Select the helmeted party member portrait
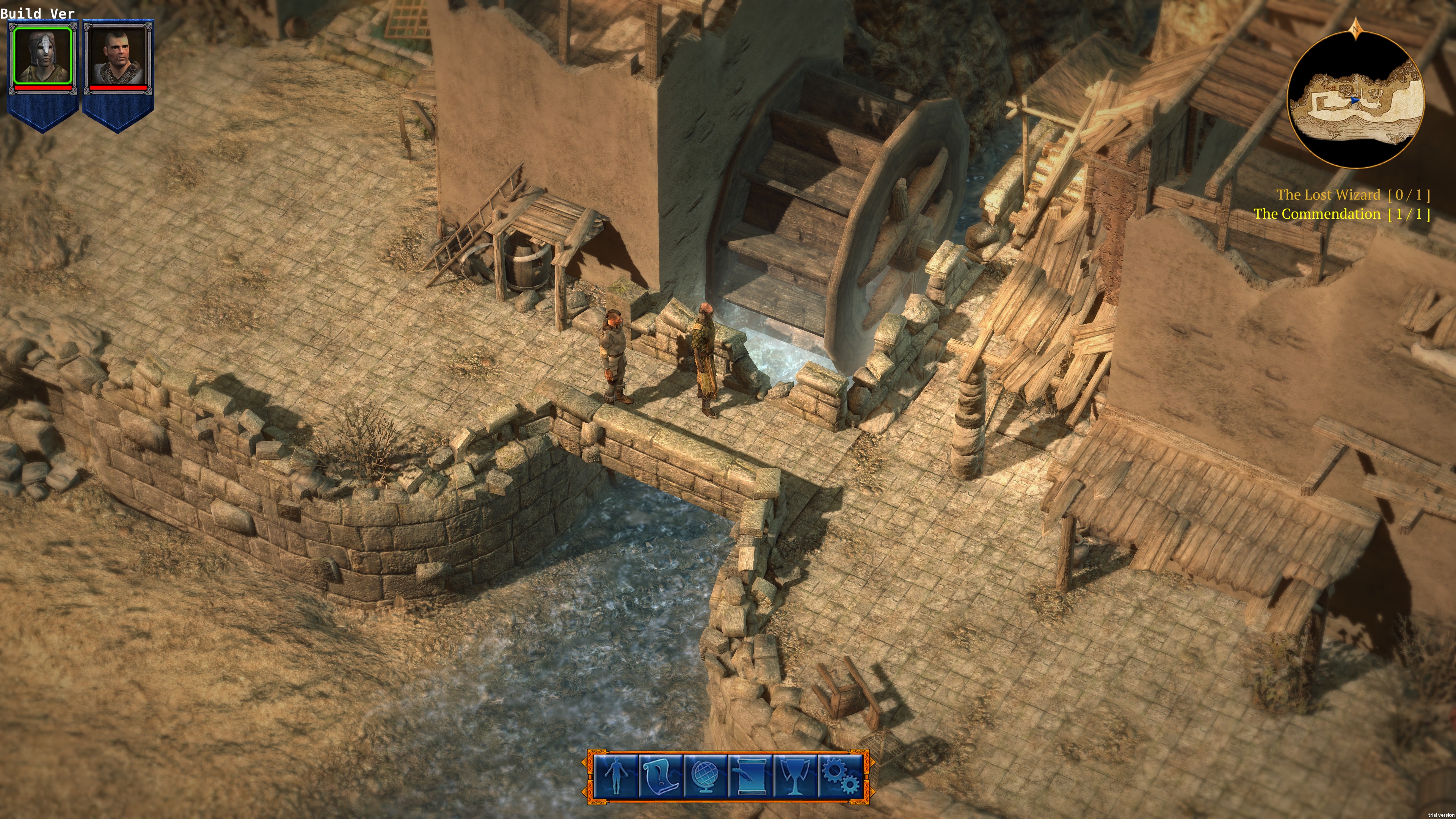The image size is (1456, 819). (43, 55)
